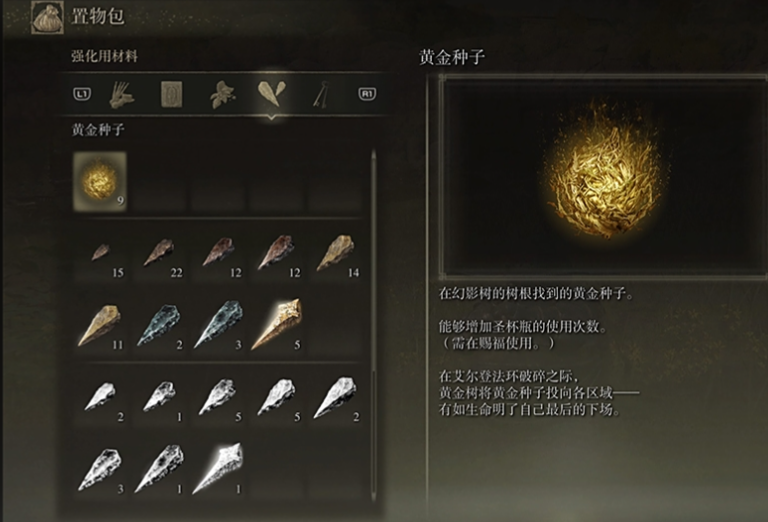Screen dimensions: 768x522
Task: Select the tan smithing stone stack of 11
Action: pyautogui.click(x=100, y=326)
